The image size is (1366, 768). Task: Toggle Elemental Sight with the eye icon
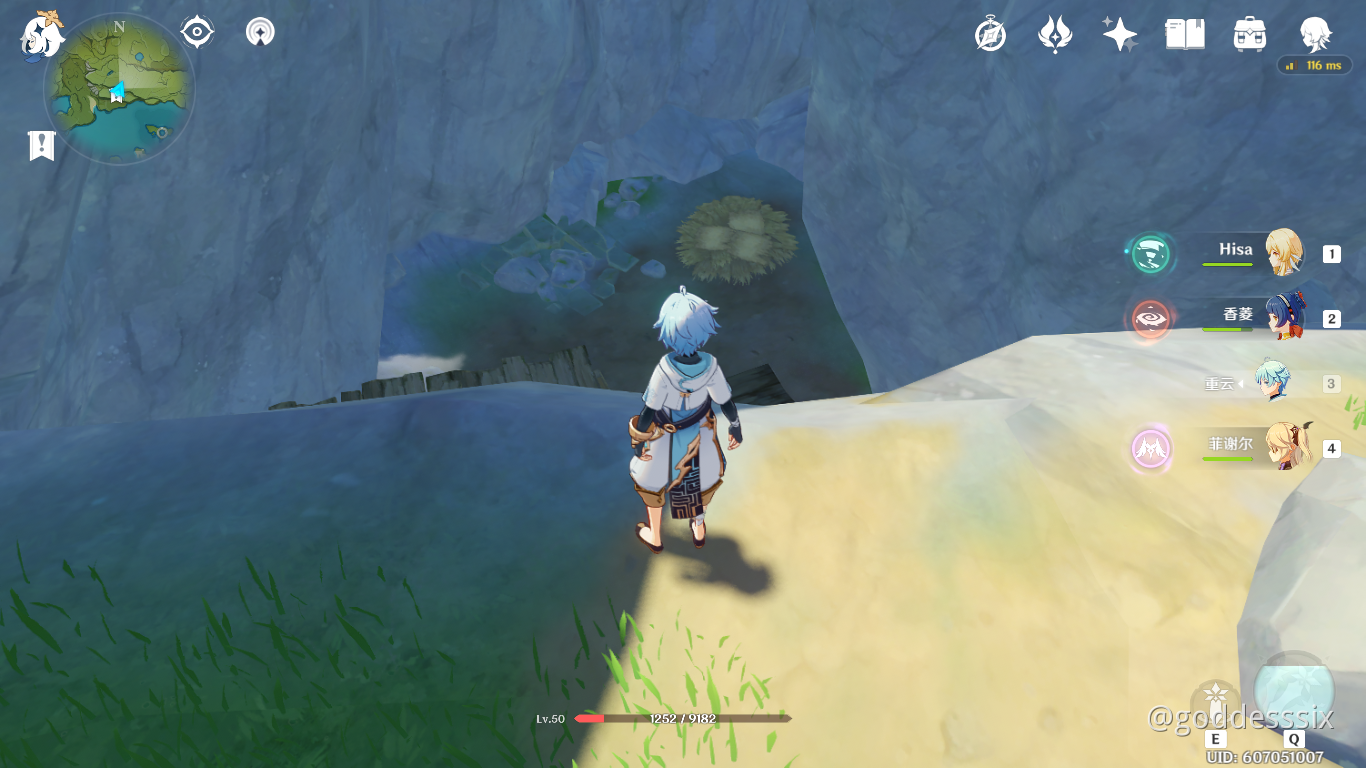(x=196, y=31)
